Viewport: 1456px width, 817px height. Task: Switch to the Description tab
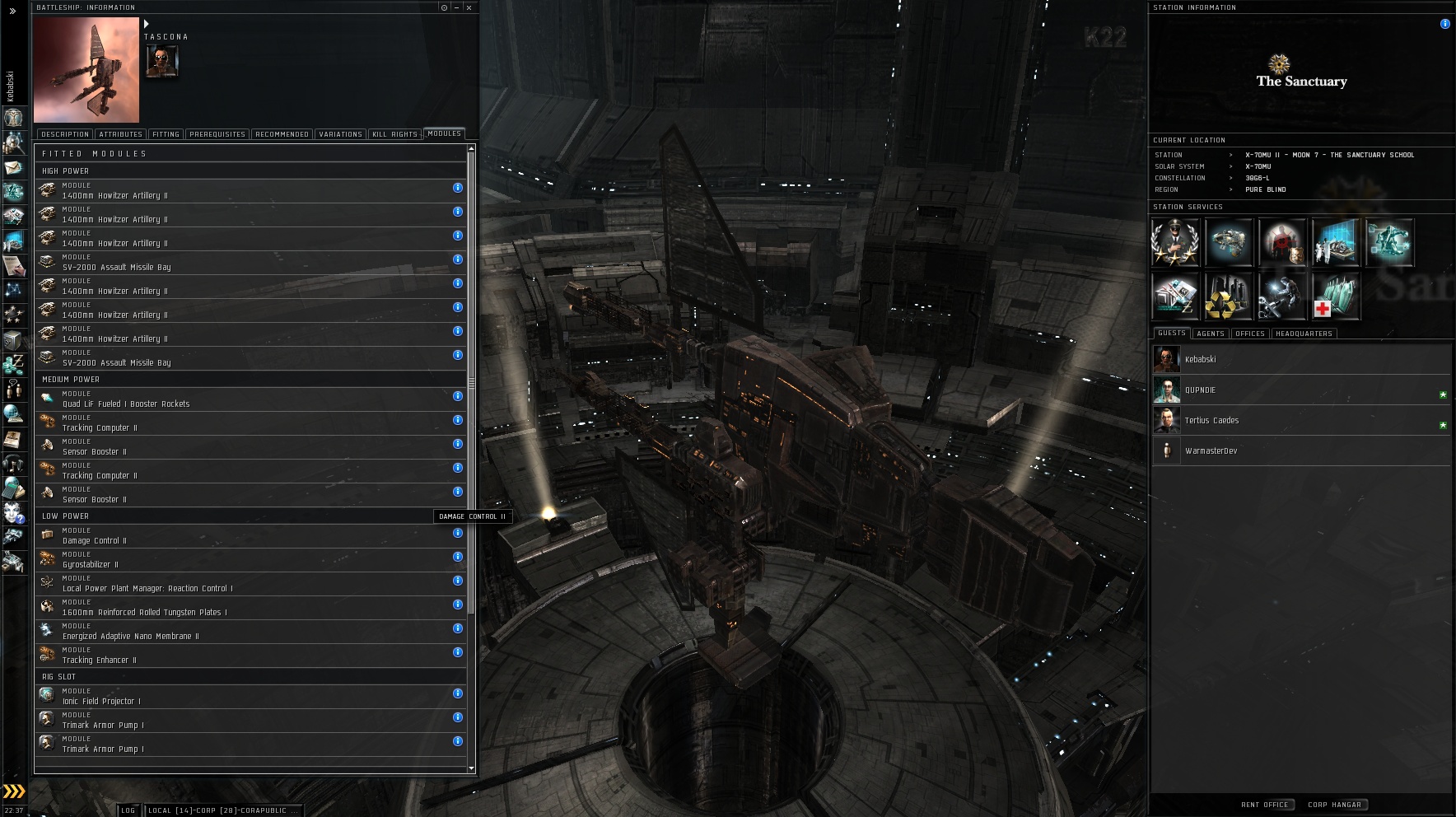coord(65,134)
